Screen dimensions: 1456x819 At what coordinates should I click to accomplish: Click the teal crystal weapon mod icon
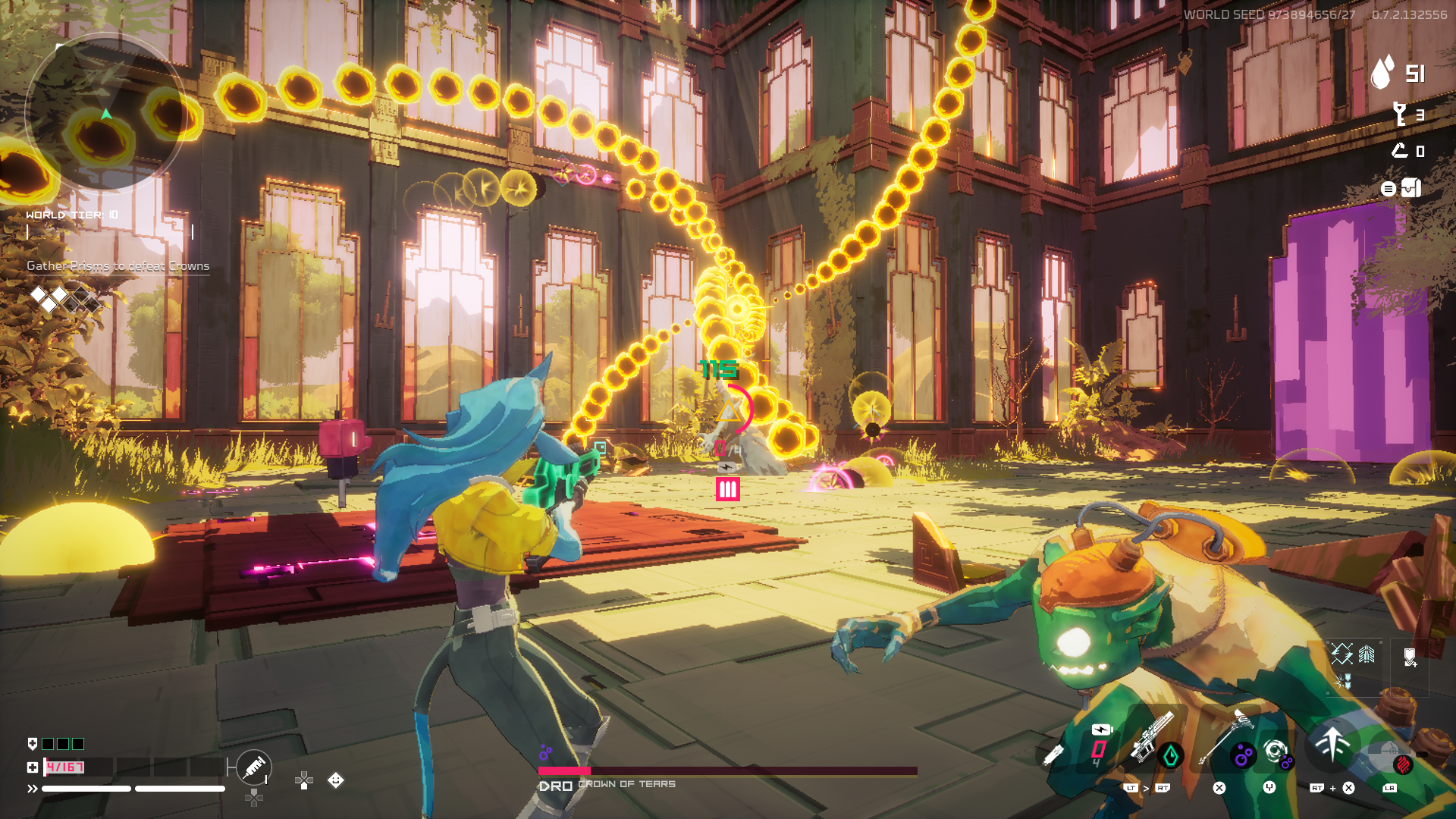1171,755
